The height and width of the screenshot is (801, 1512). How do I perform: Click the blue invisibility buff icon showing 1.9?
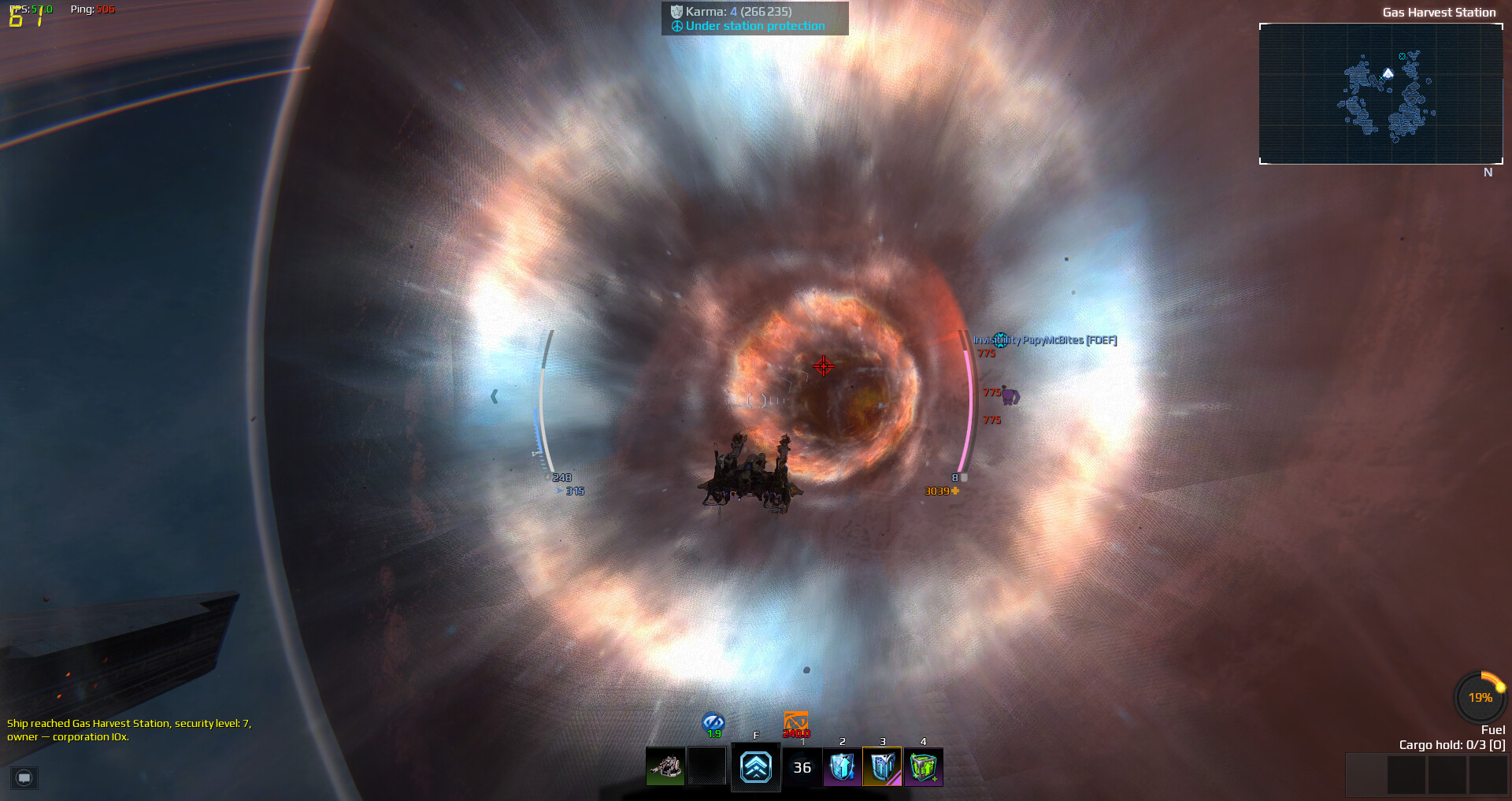[x=713, y=721]
